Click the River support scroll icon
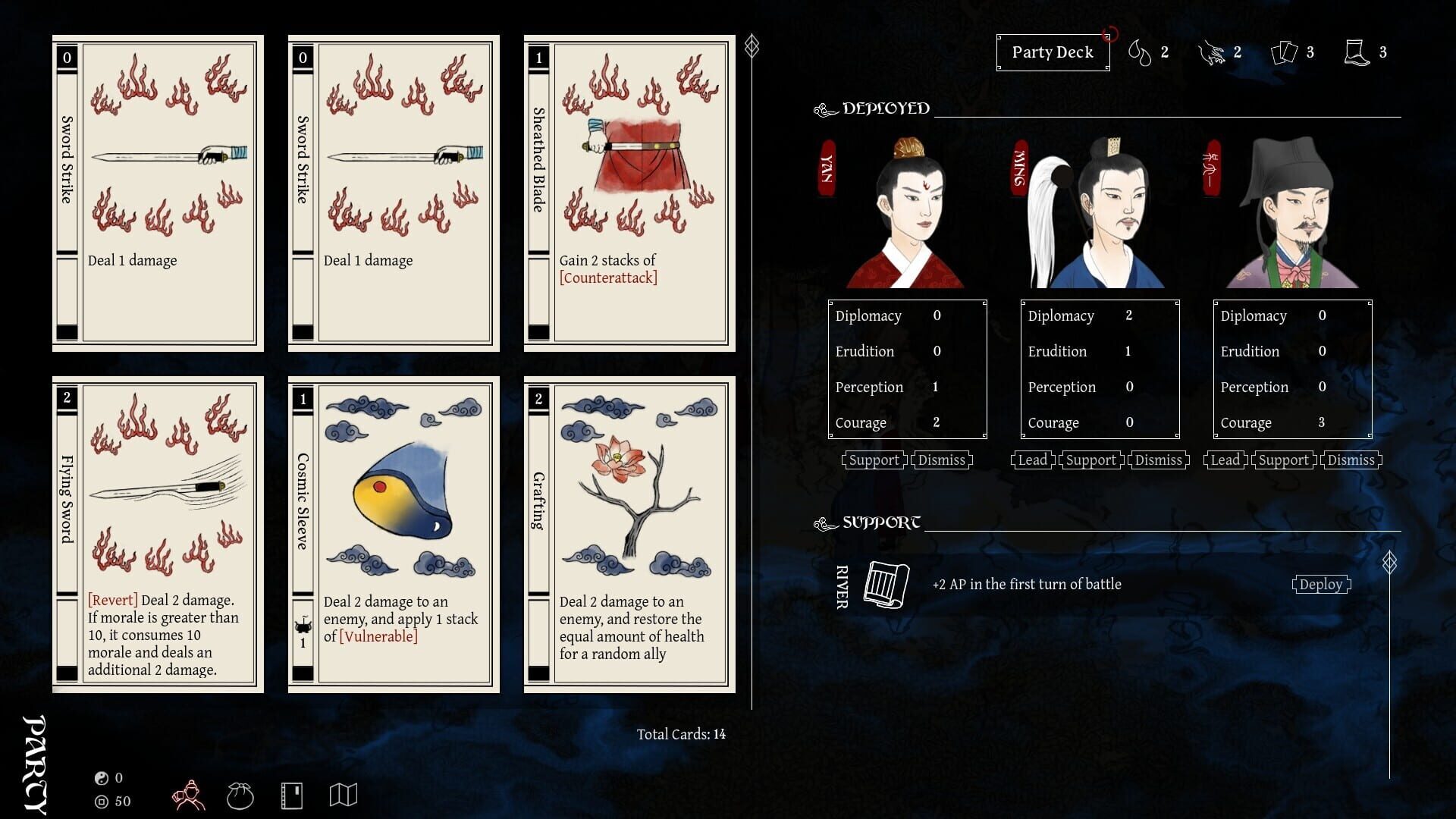 click(x=887, y=585)
